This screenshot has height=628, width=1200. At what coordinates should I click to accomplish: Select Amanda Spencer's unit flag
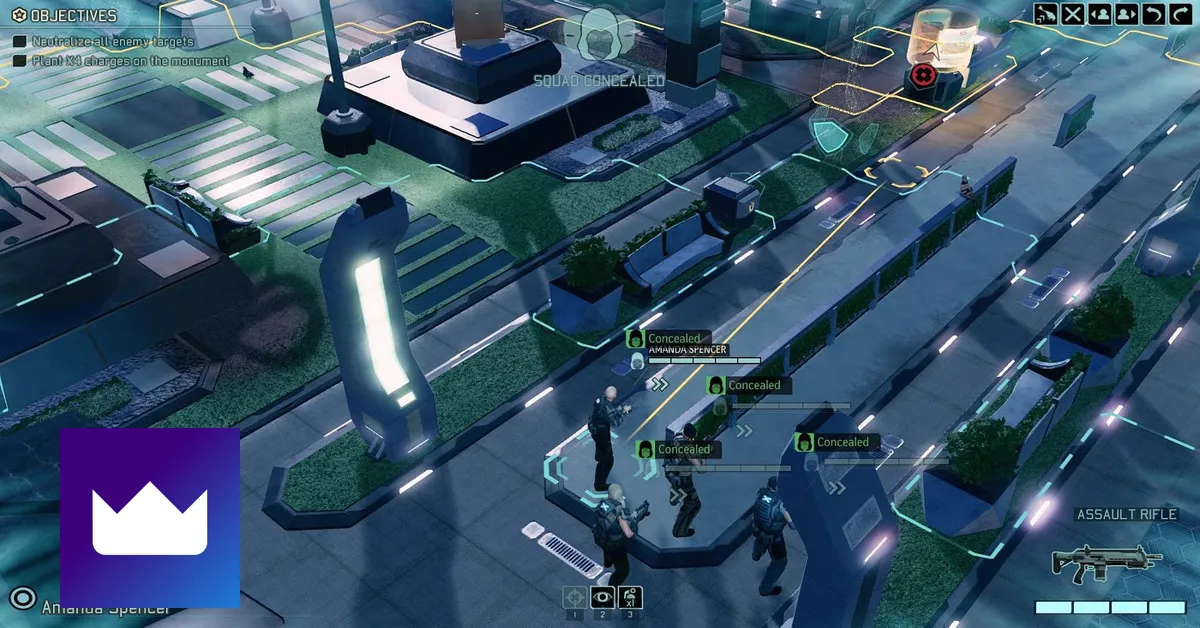click(686, 350)
